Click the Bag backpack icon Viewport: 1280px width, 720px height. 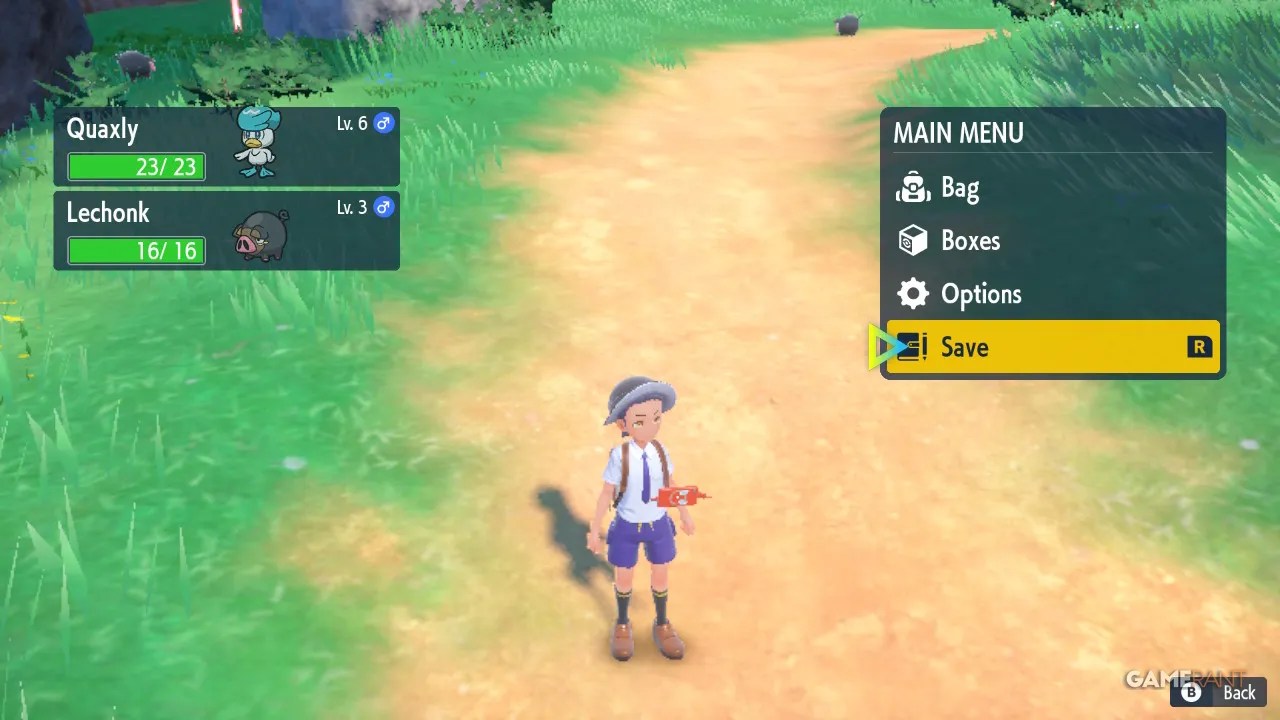point(912,187)
